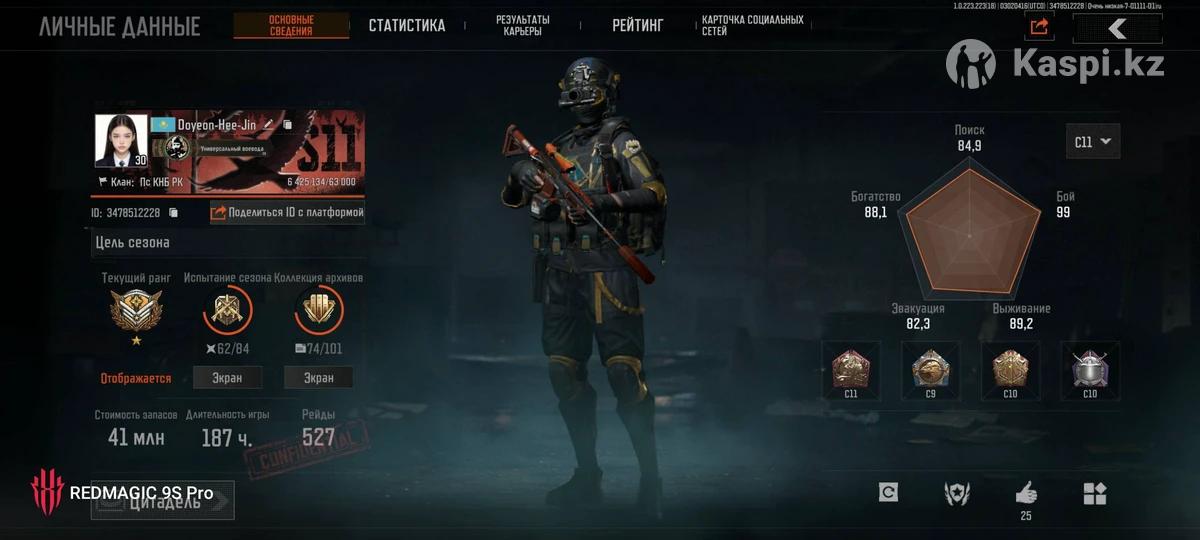Copy the player ID 3478512228
The width and height of the screenshot is (1200, 540).
[x=174, y=213]
